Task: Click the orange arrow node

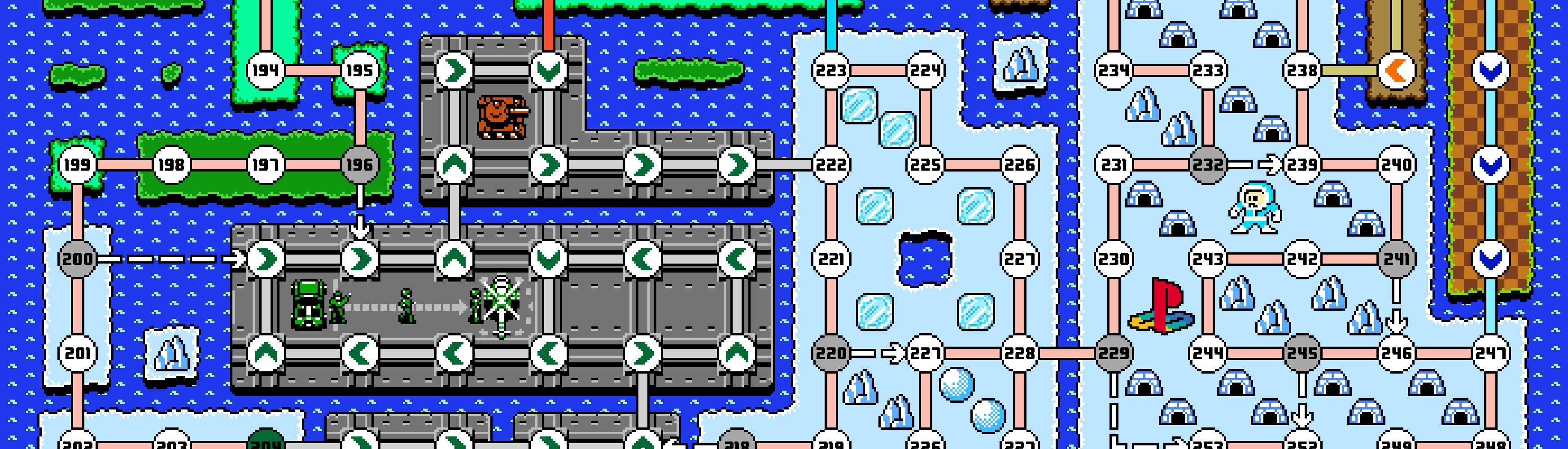Action: click(x=1396, y=70)
